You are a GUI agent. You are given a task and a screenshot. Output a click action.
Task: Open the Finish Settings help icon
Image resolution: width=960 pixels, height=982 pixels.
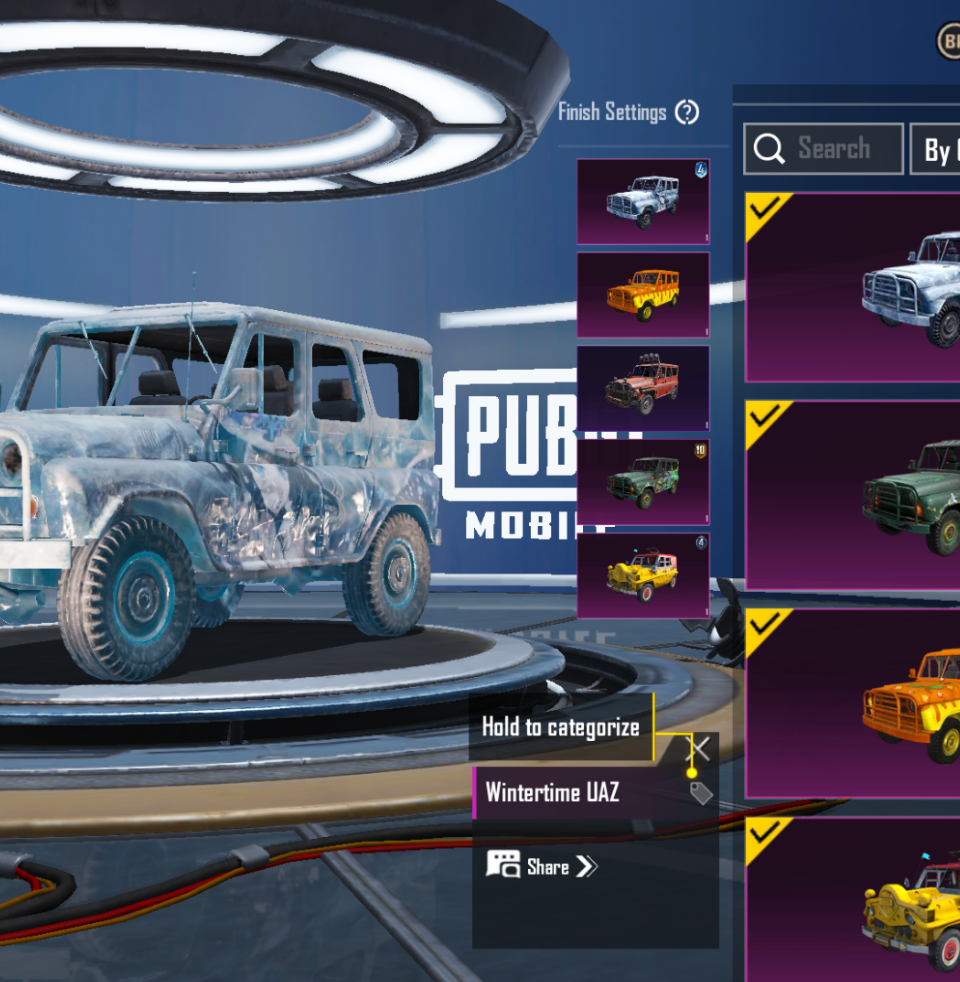pos(687,112)
